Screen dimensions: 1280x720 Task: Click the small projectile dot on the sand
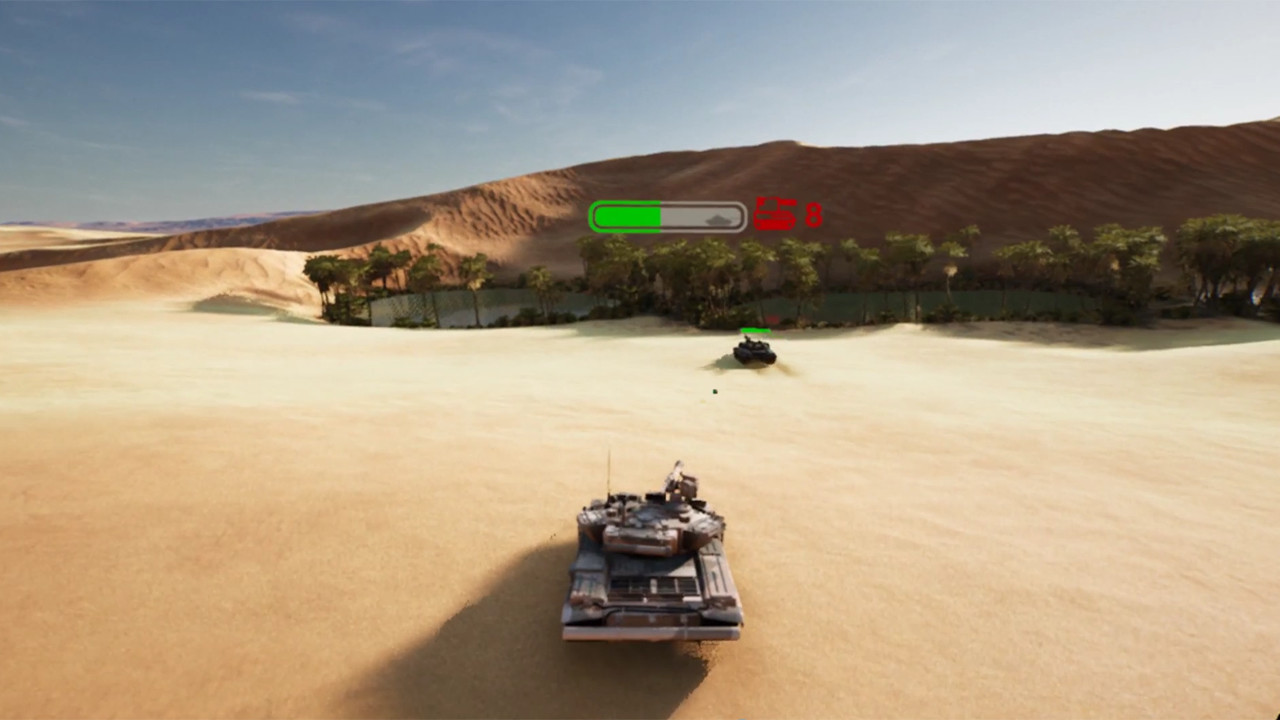coord(716,390)
